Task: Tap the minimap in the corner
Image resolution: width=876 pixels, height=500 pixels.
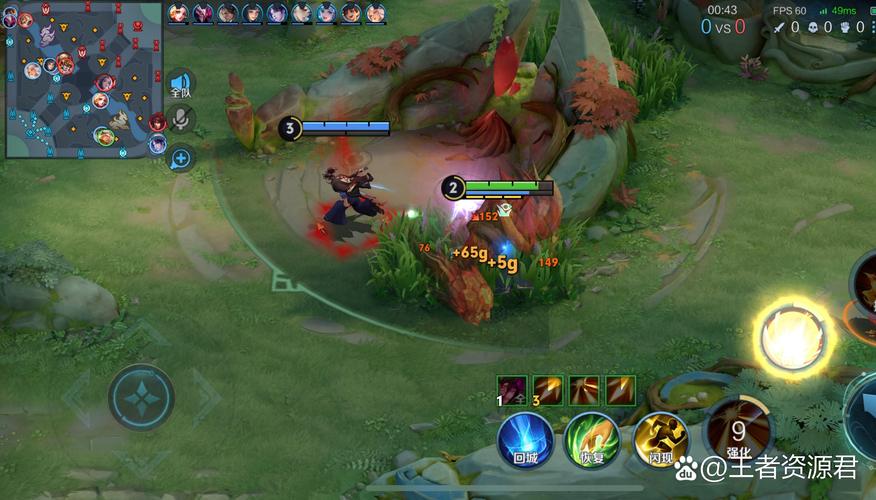Action: pyautogui.click(x=83, y=82)
